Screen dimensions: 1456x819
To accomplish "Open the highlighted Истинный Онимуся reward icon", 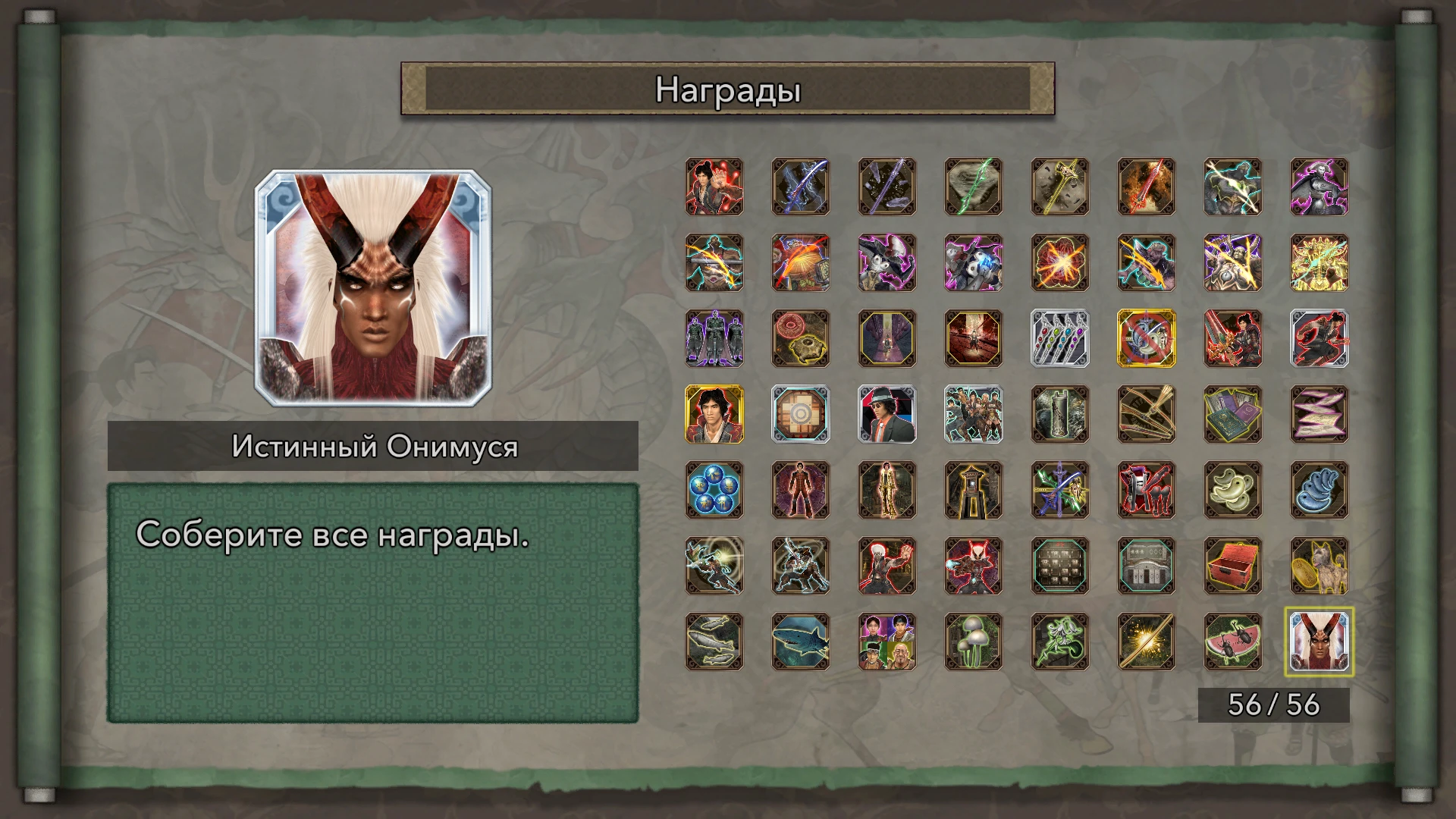I will point(1319,643).
